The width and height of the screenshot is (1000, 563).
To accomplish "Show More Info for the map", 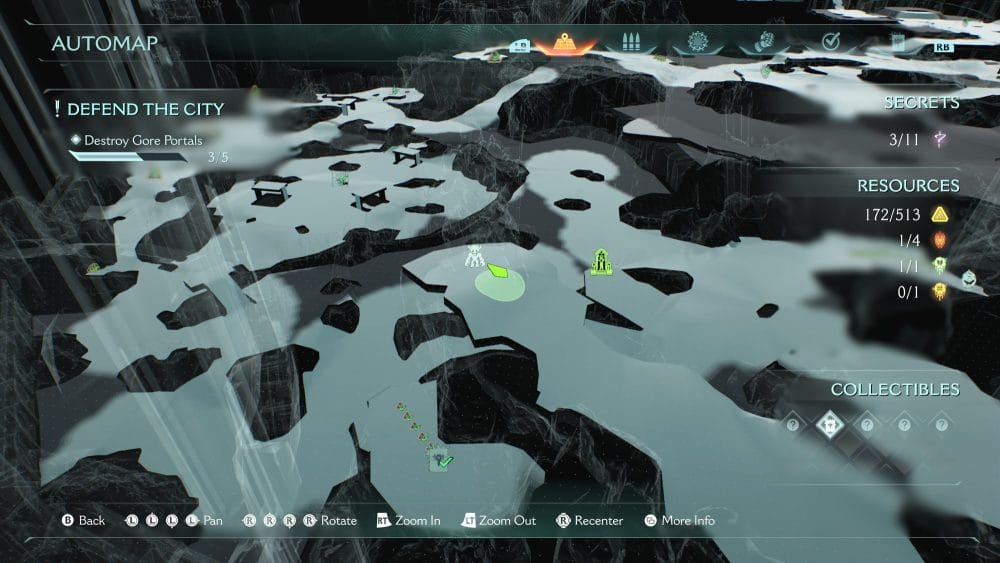I will 680,521.
